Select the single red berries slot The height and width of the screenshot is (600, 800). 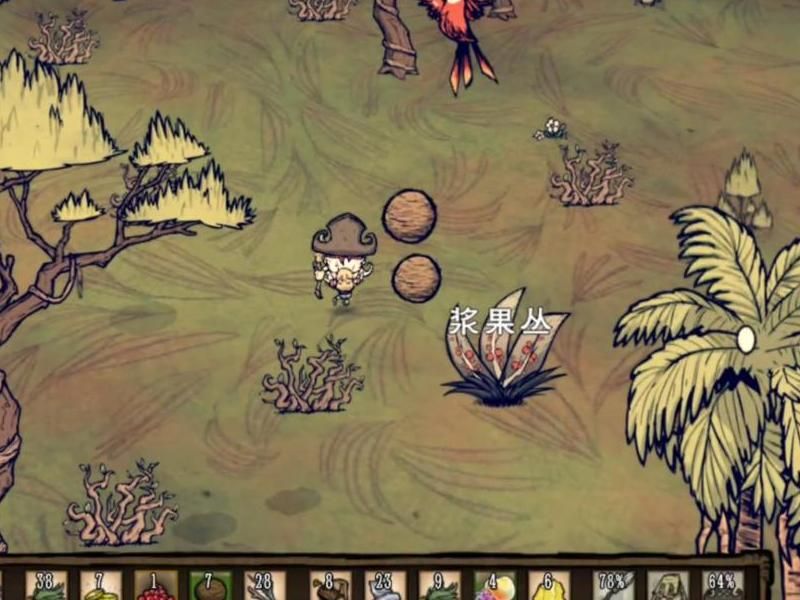tap(155, 586)
